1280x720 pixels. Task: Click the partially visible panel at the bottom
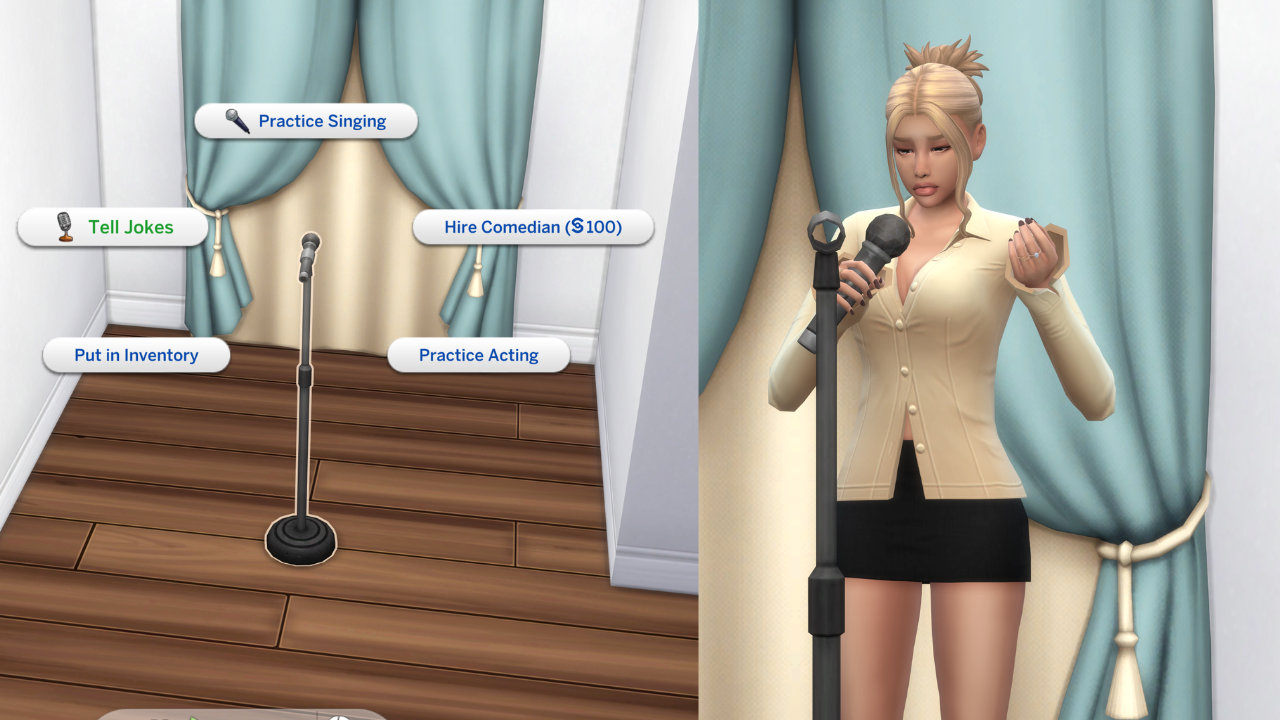250,716
